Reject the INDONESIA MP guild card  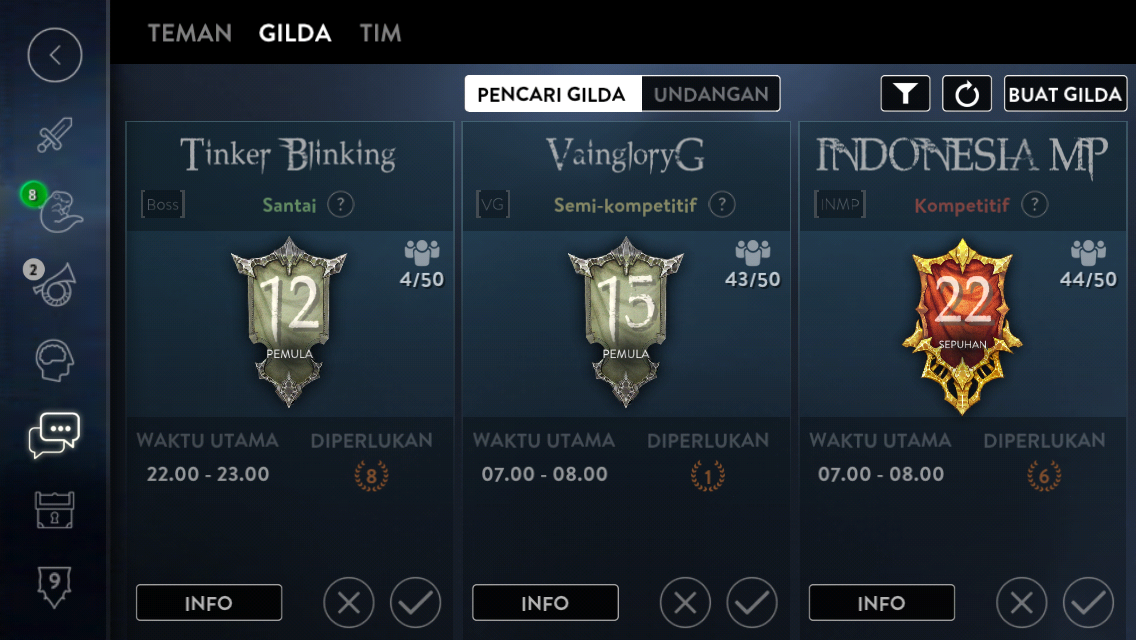click(x=1022, y=603)
